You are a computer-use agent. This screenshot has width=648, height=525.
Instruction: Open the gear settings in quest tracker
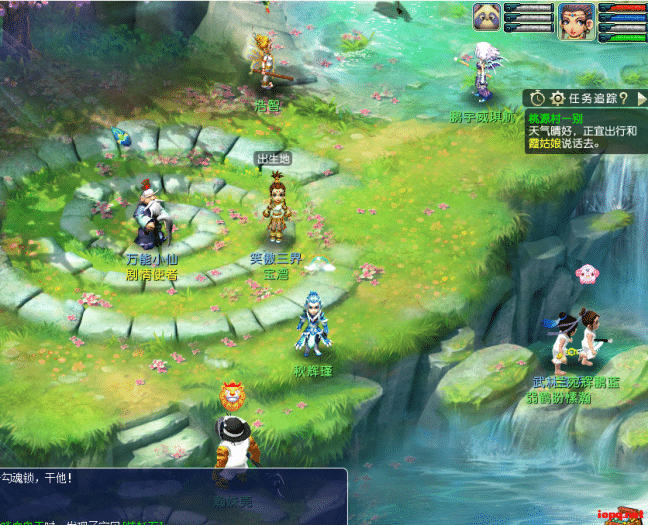pos(557,98)
